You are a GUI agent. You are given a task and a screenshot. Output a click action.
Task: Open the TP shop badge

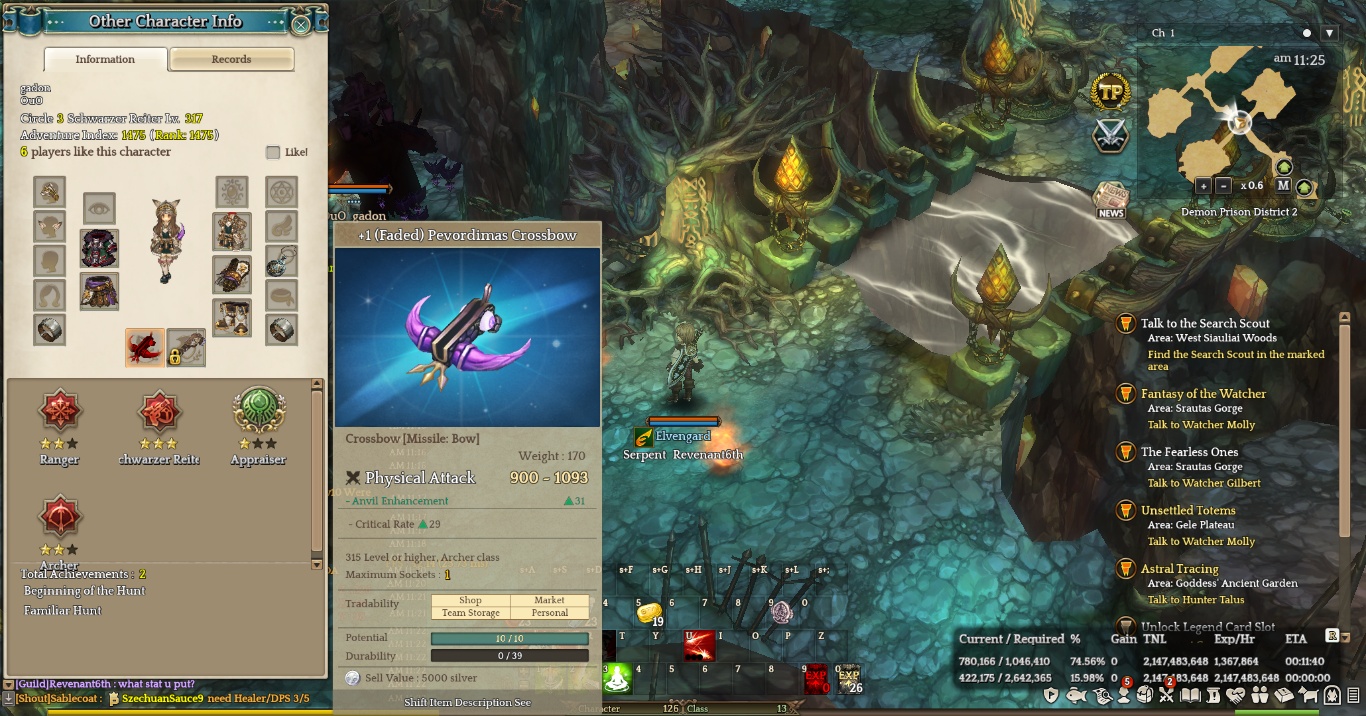(x=1110, y=92)
